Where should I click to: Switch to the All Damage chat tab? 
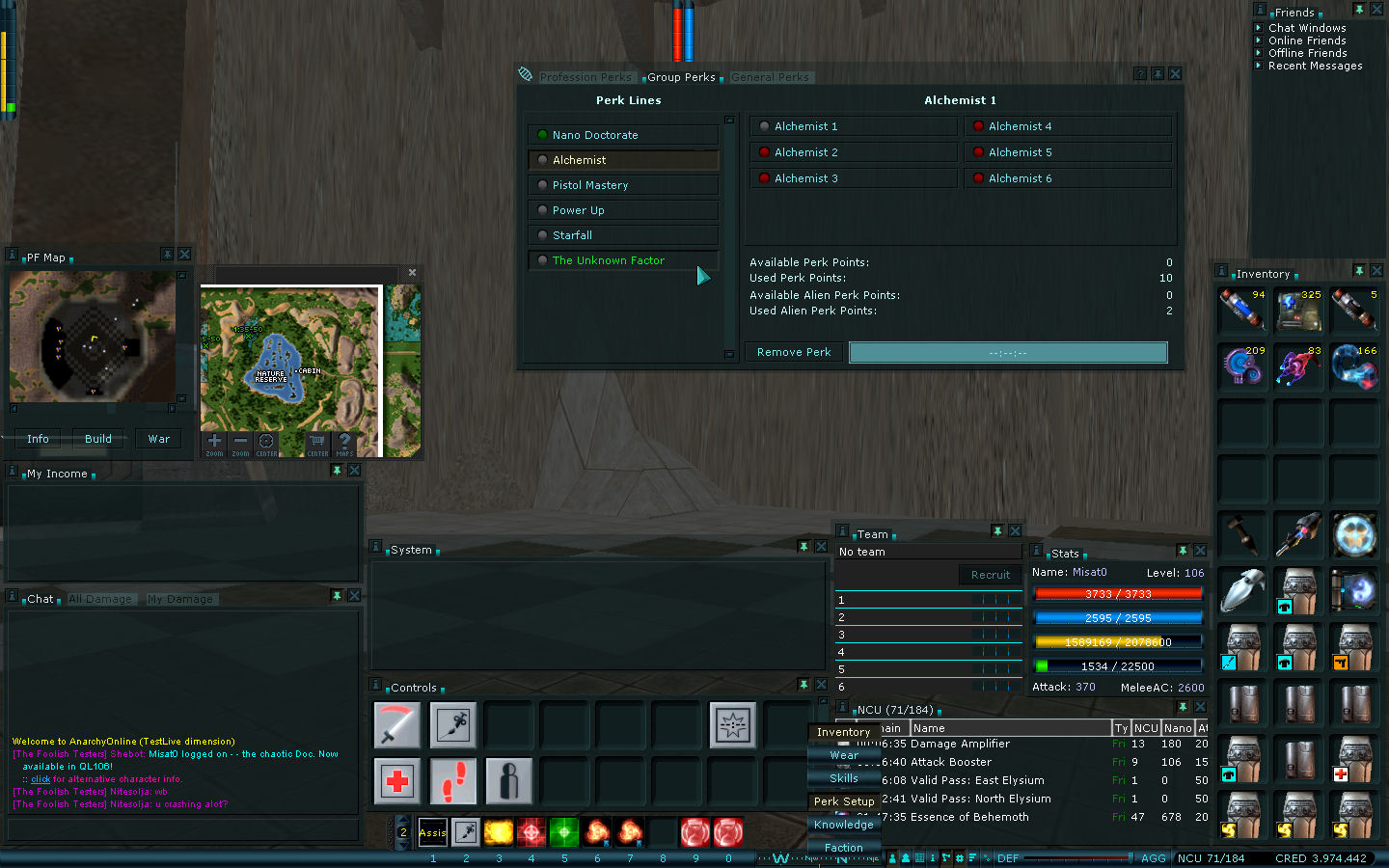click(x=100, y=599)
